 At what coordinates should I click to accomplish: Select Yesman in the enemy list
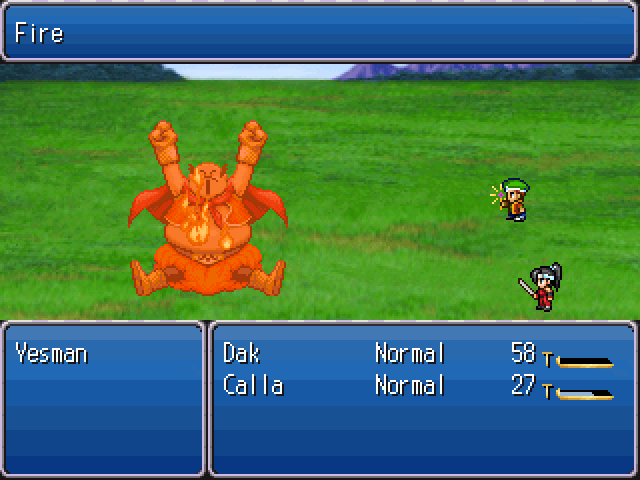(x=51, y=353)
